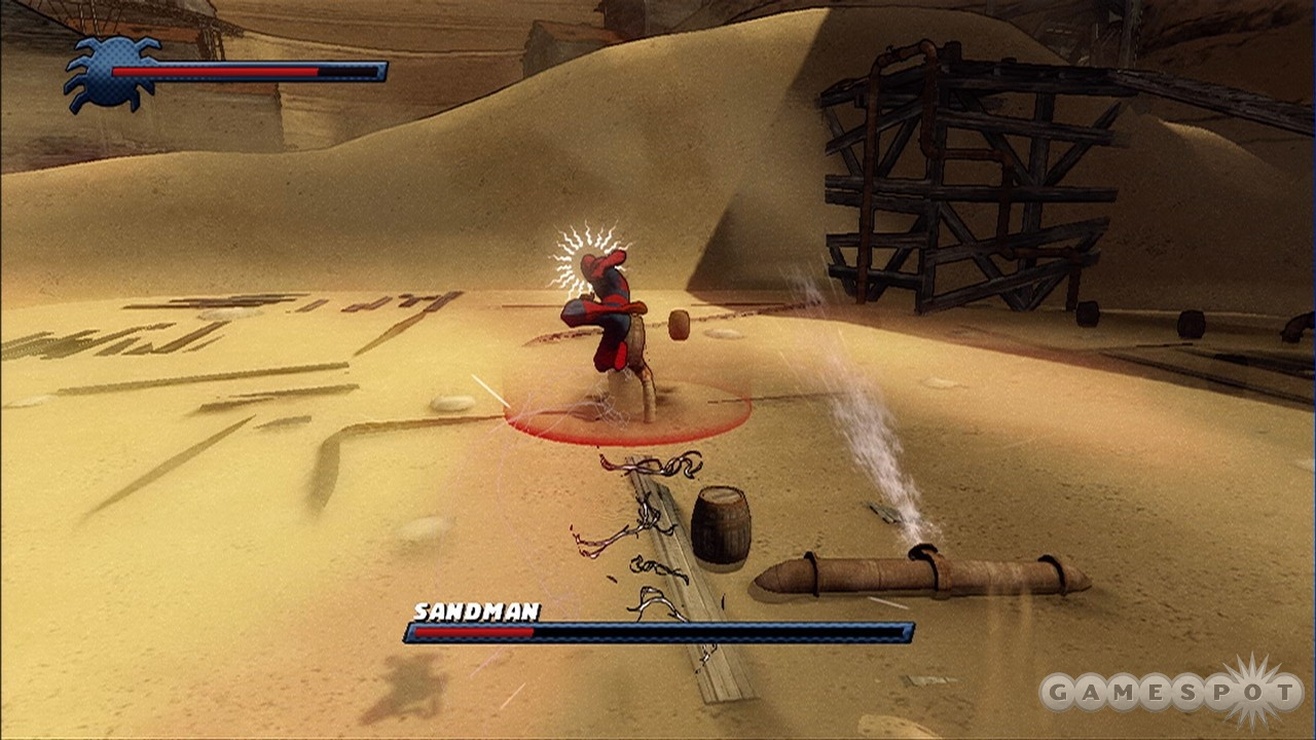The image size is (1316, 740).
Task: Click the GameSpot watermark logo
Action: pyautogui.click(x=1170, y=692)
